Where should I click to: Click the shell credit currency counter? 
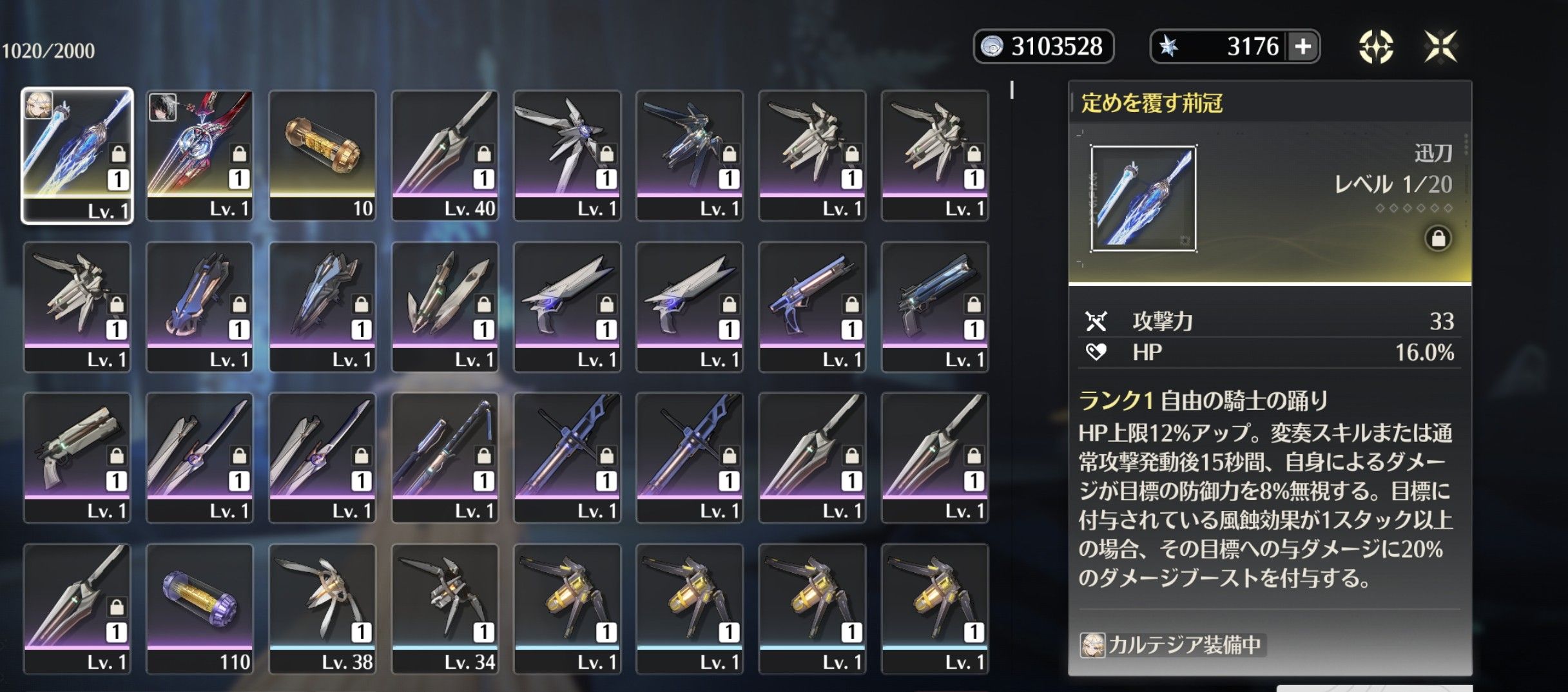coord(1043,46)
